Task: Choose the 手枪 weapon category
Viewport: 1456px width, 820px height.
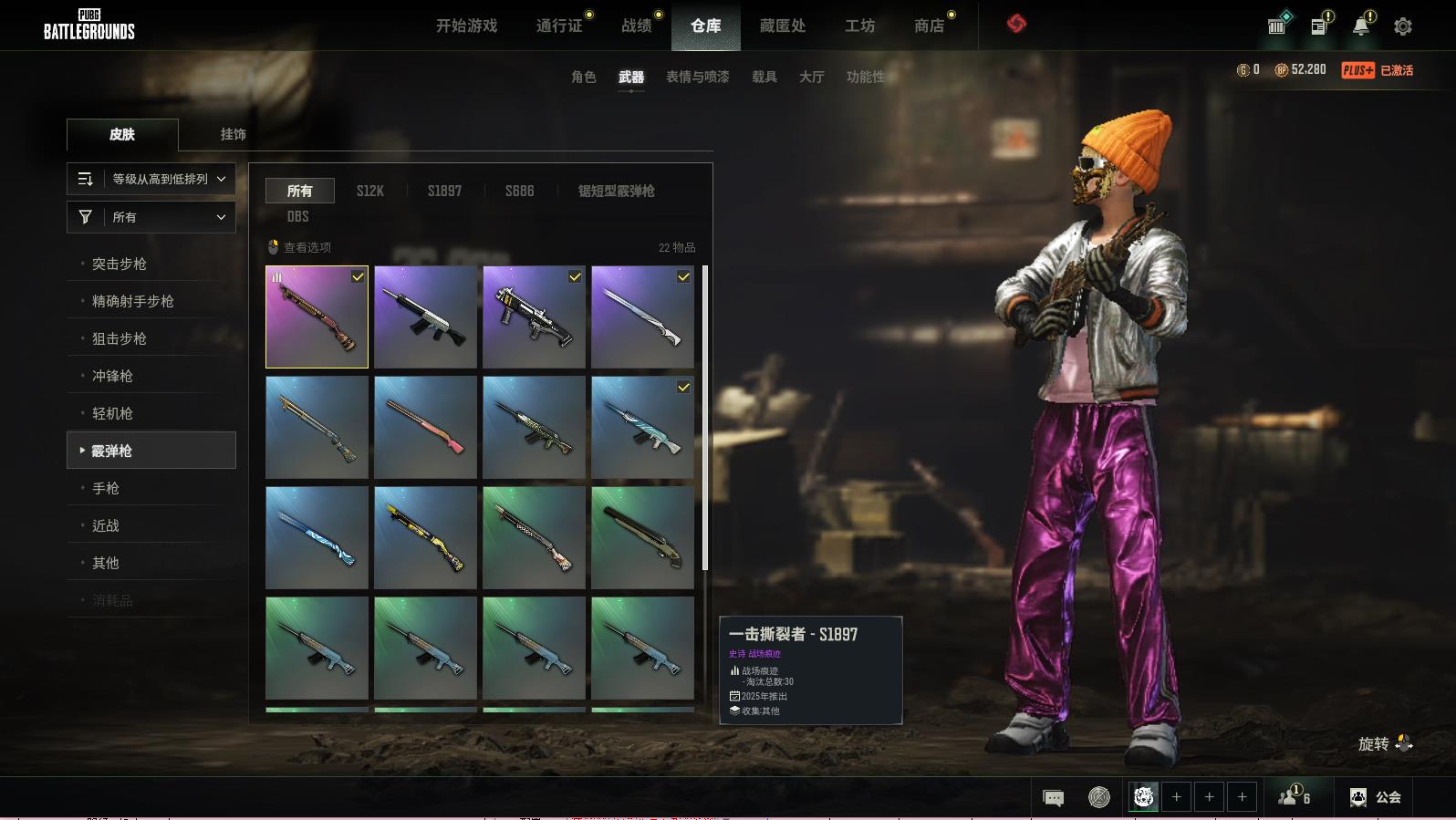Action: click(106, 488)
